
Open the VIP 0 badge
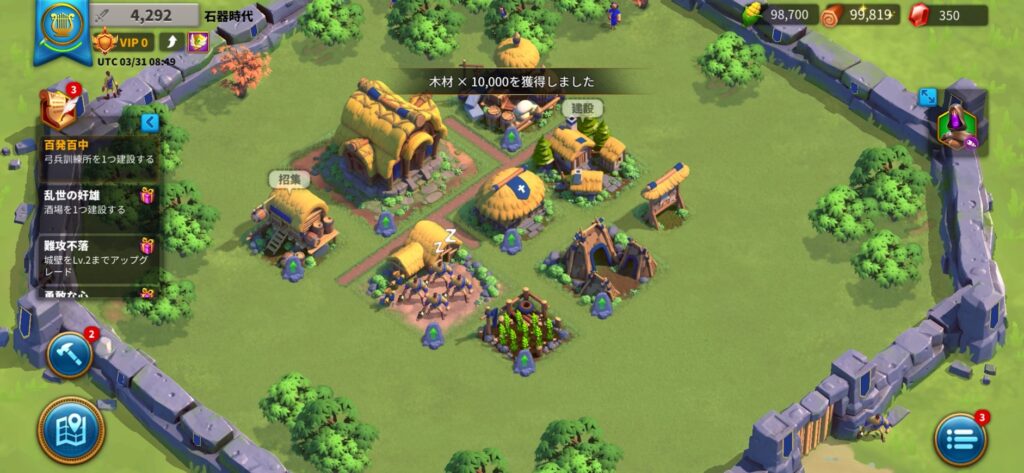coord(122,42)
